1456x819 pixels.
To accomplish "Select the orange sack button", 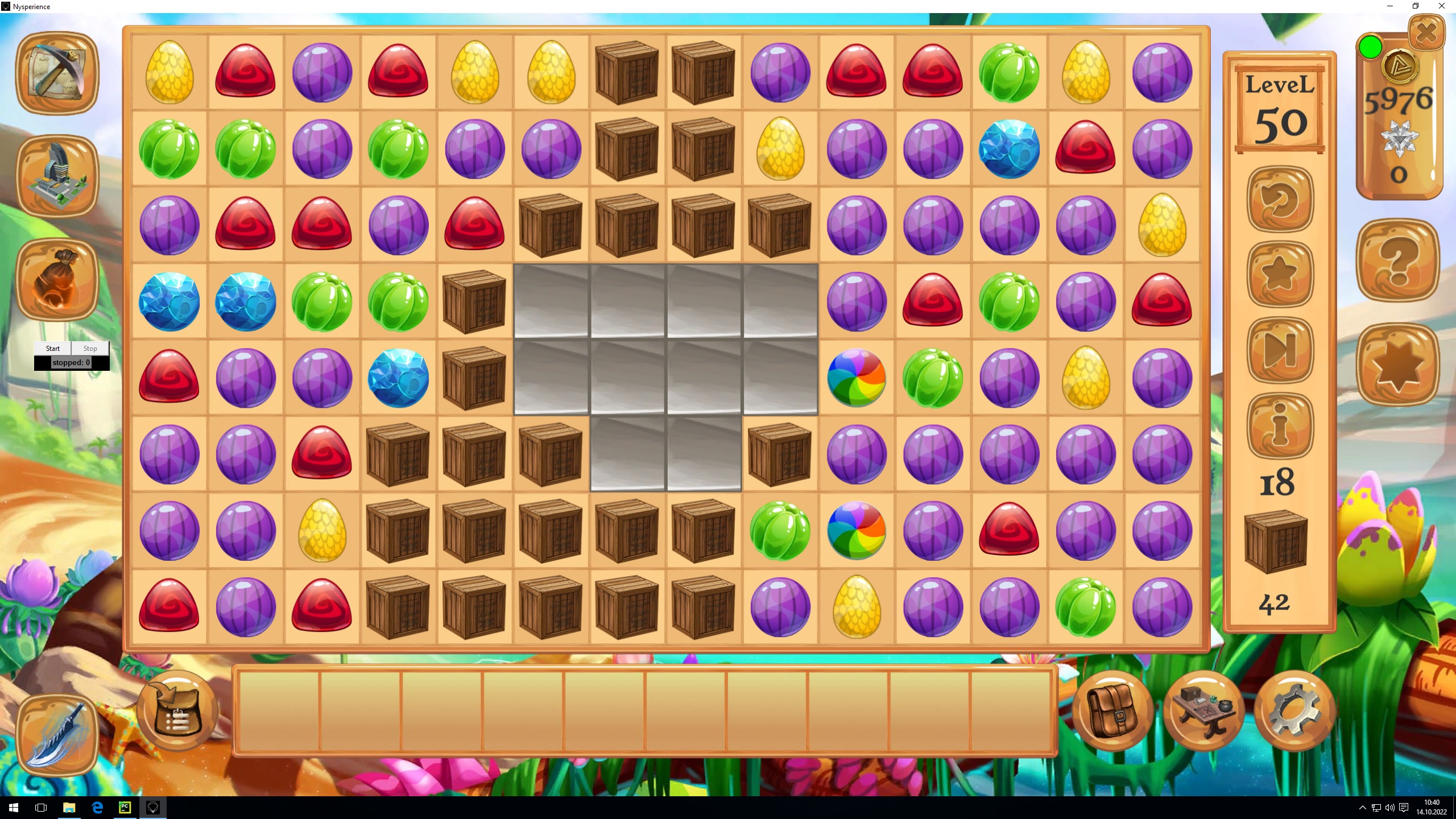I will (57, 279).
